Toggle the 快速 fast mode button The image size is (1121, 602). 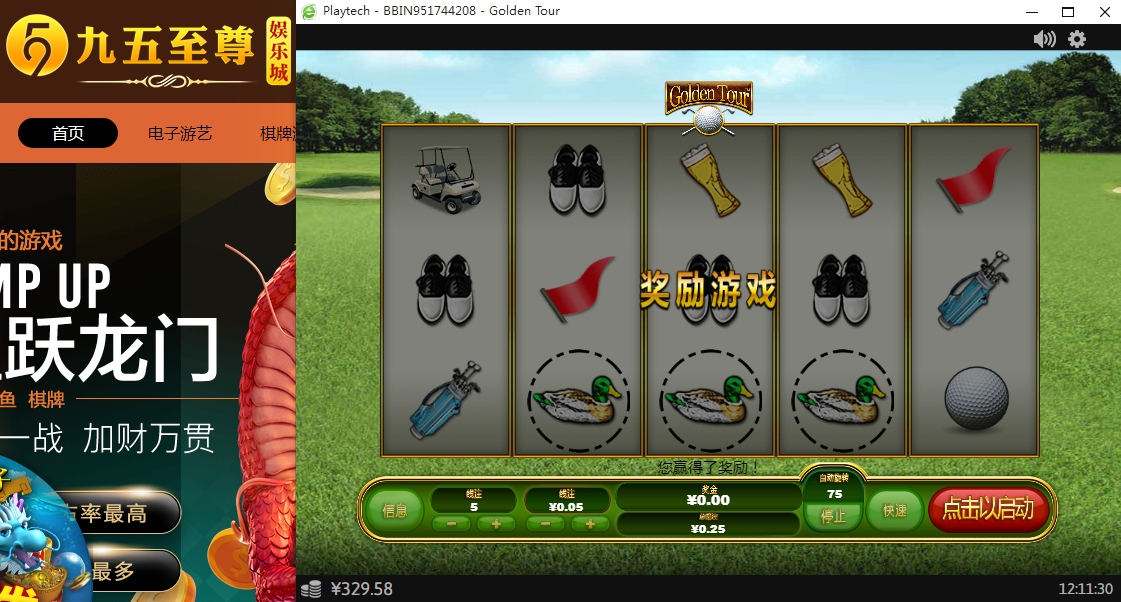click(894, 511)
